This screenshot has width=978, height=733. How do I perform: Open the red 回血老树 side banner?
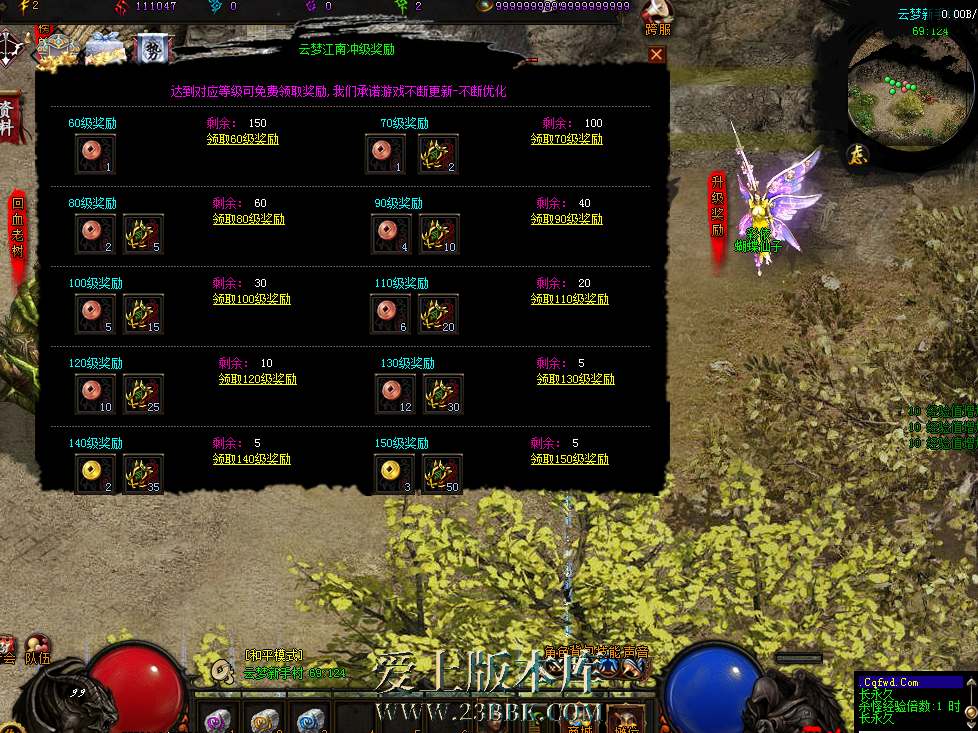coord(17,228)
